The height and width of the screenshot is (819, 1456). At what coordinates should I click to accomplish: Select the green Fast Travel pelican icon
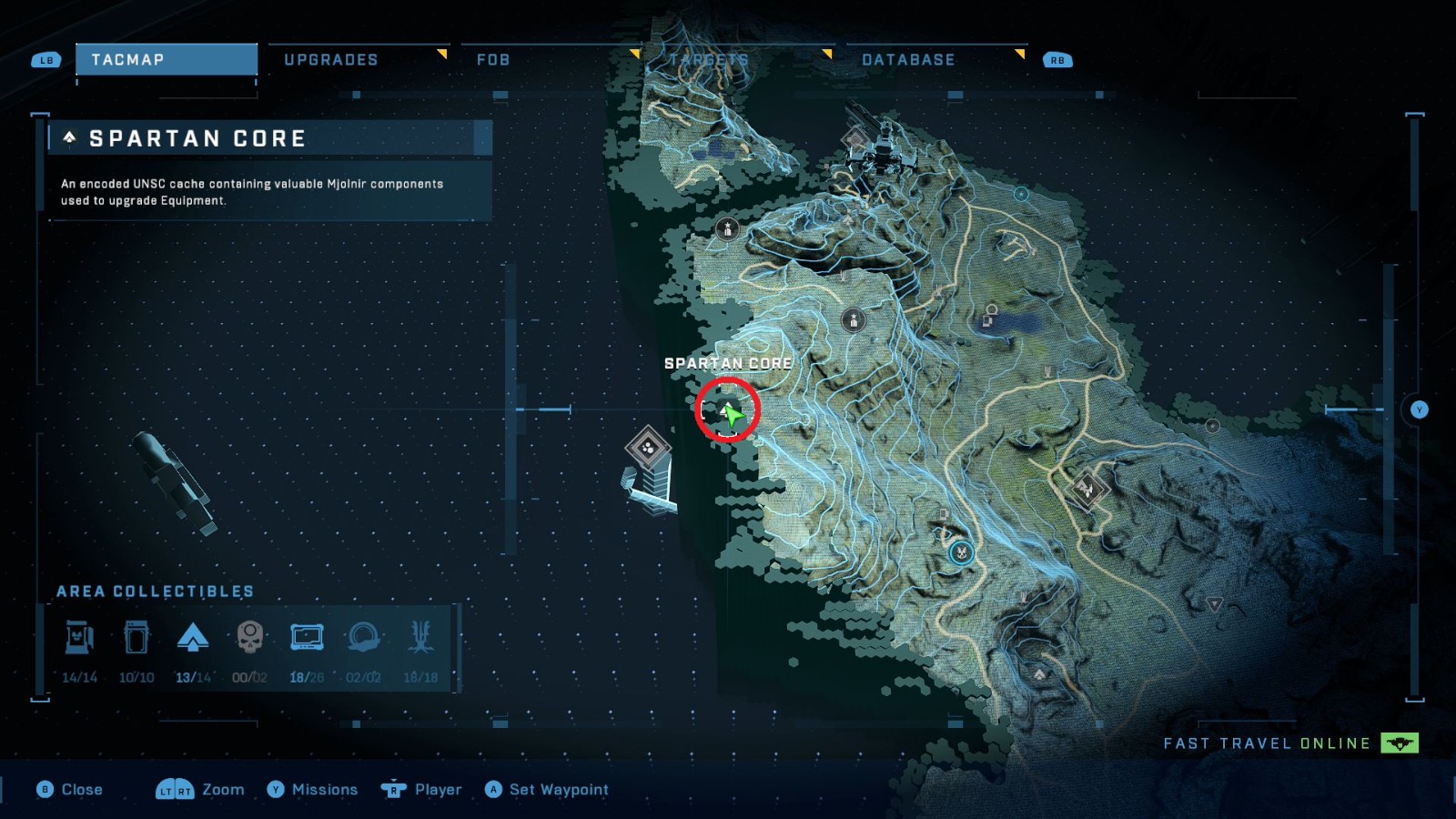(x=1401, y=743)
